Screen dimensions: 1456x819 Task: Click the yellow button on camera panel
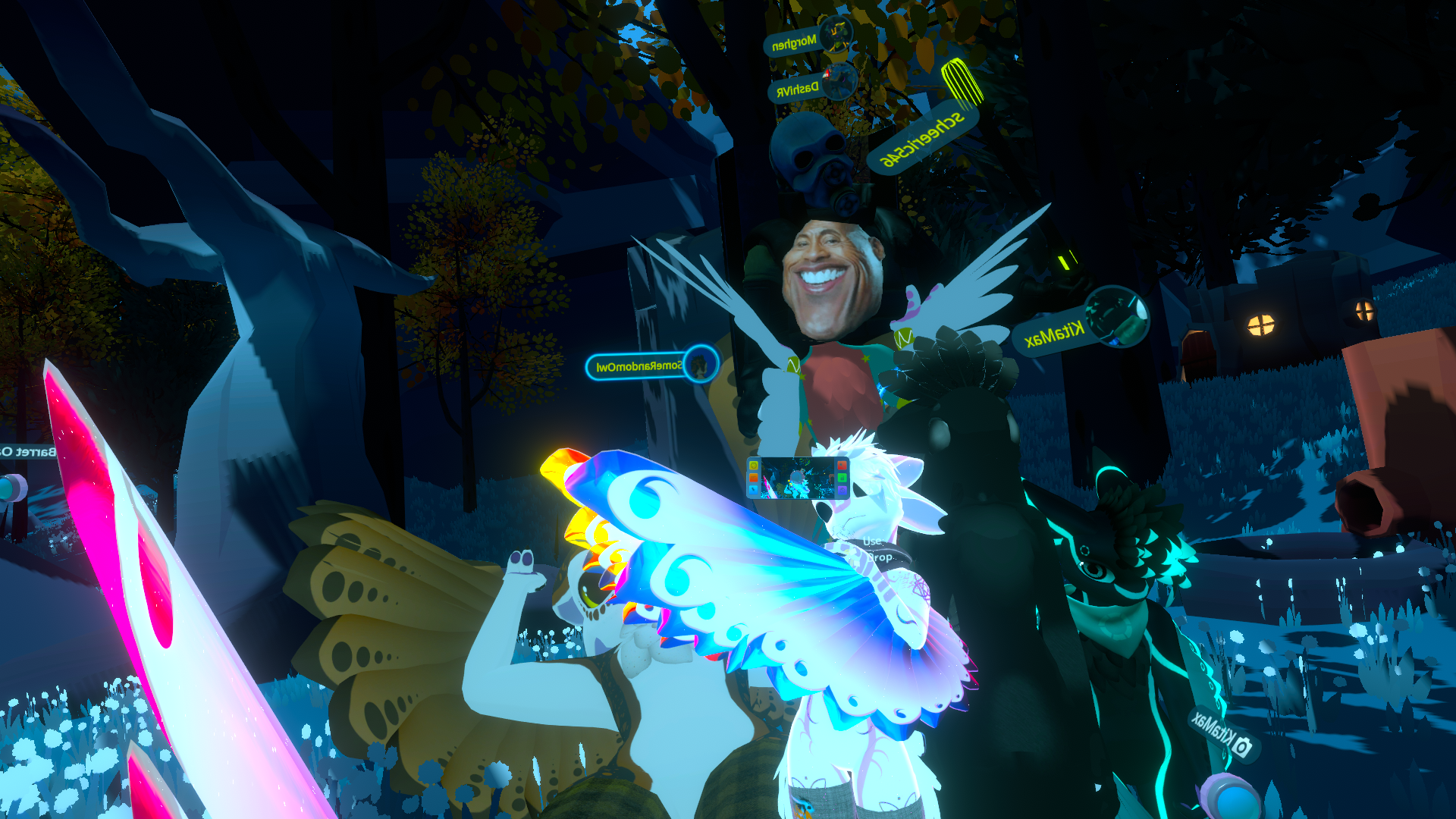(x=754, y=465)
